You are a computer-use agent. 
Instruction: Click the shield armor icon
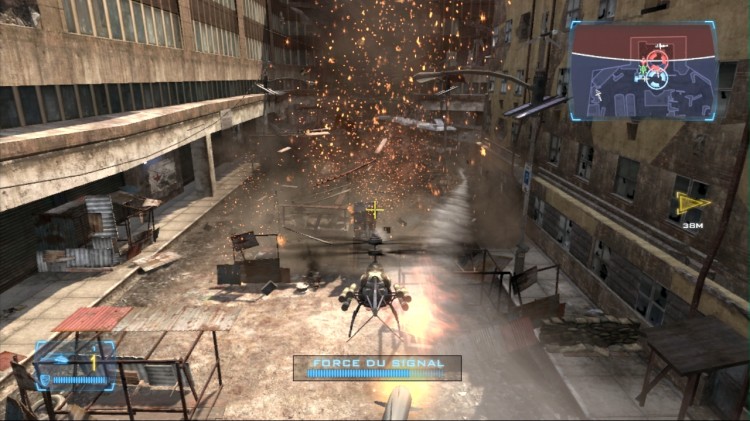tap(46, 379)
